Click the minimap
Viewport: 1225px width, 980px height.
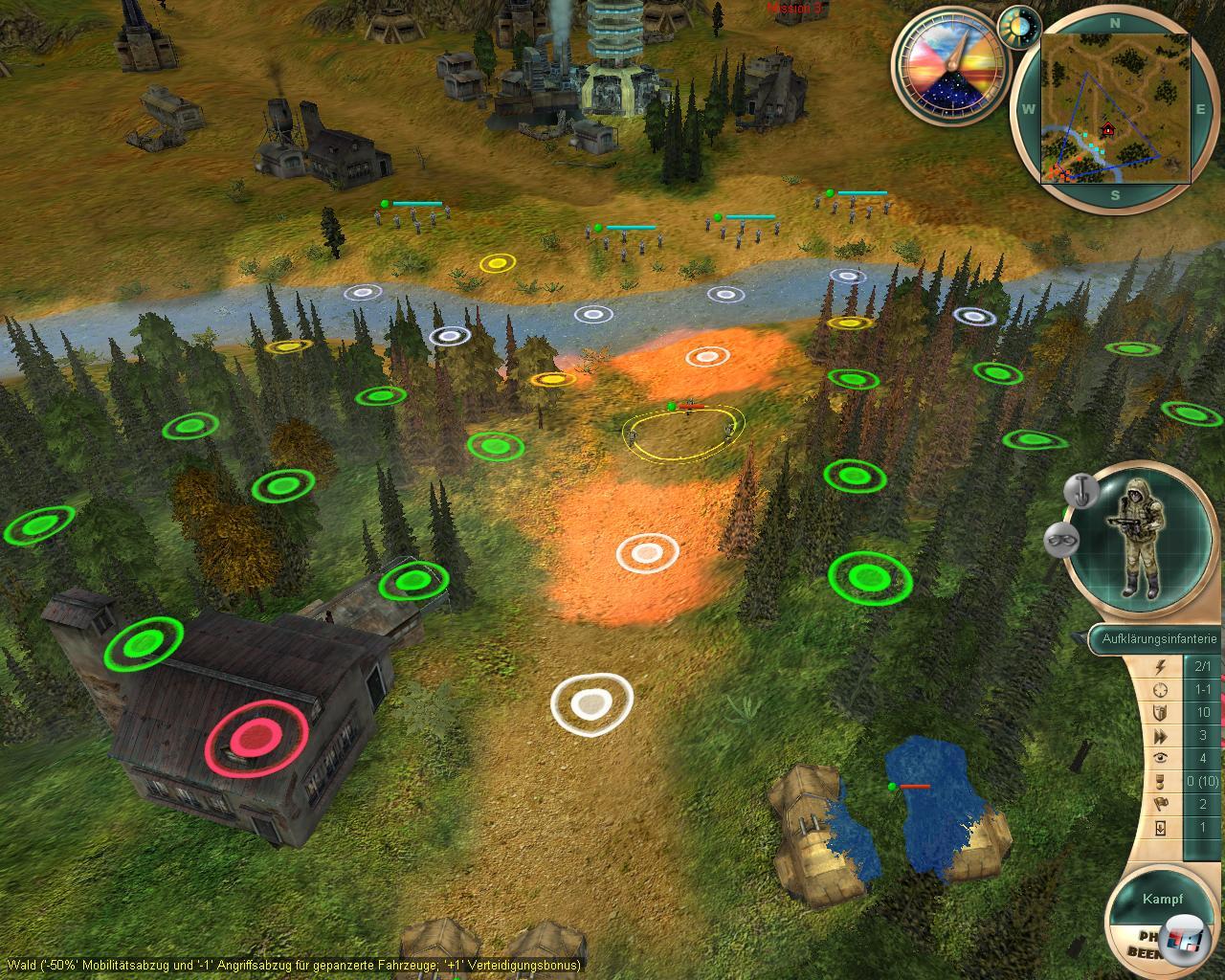click(x=1116, y=108)
